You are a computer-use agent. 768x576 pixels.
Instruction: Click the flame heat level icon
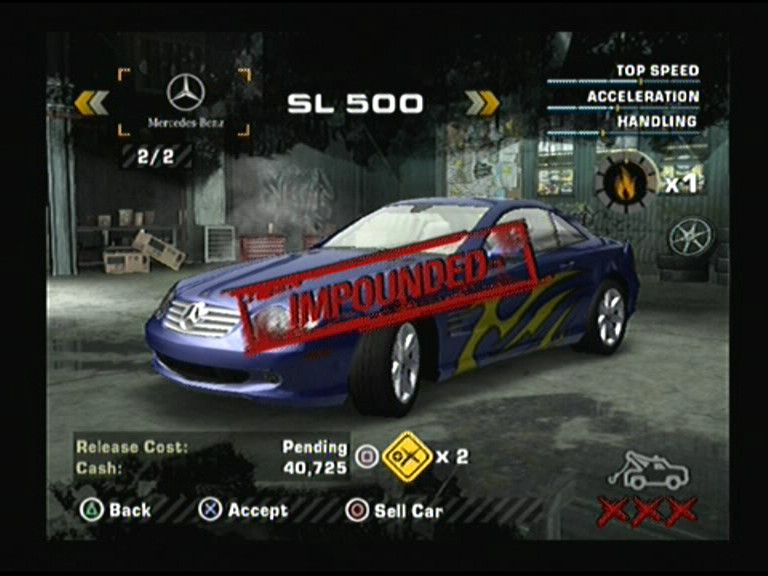point(626,182)
